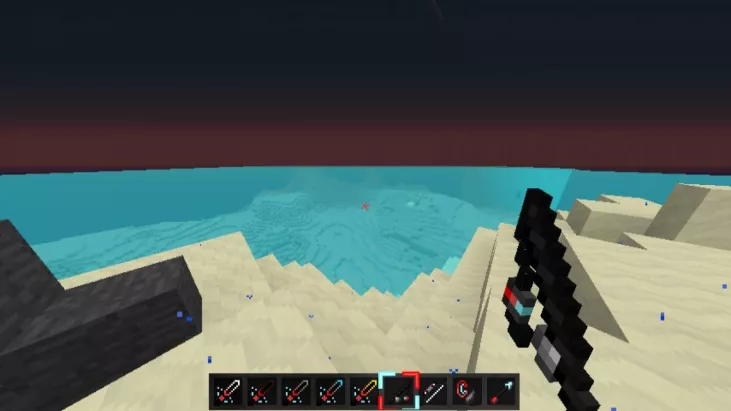Choose the red and blue C-shaped item
This screenshot has width=731, height=411.
click(x=465, y=391)
